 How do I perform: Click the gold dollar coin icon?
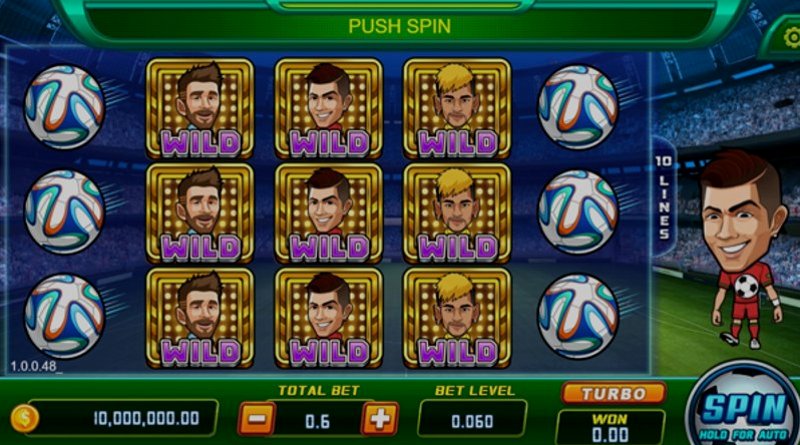click(24, 418)
